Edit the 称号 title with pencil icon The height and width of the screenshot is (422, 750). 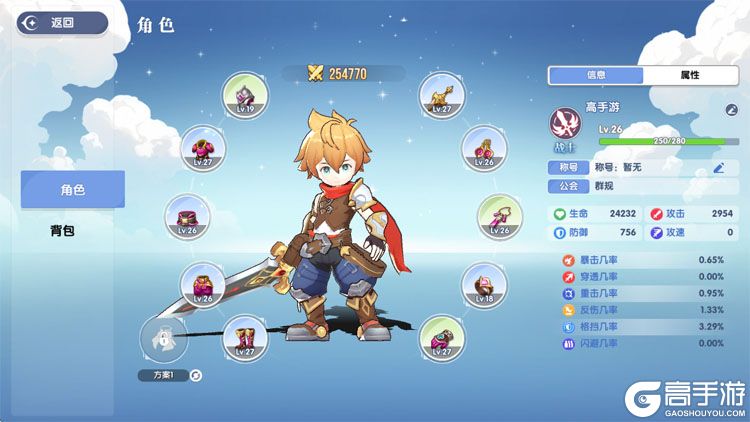718,167
